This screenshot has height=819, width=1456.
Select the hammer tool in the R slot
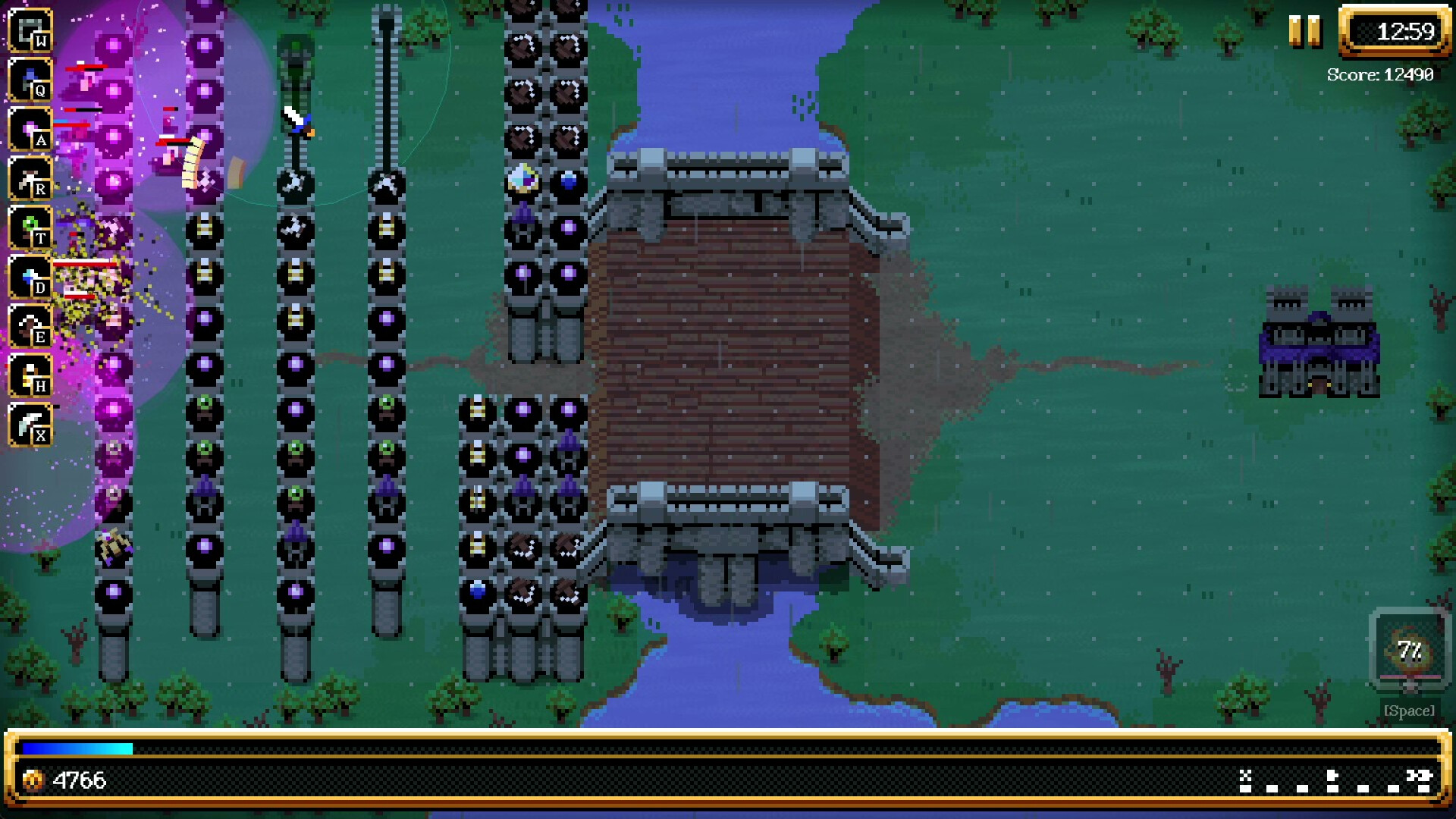30,179
